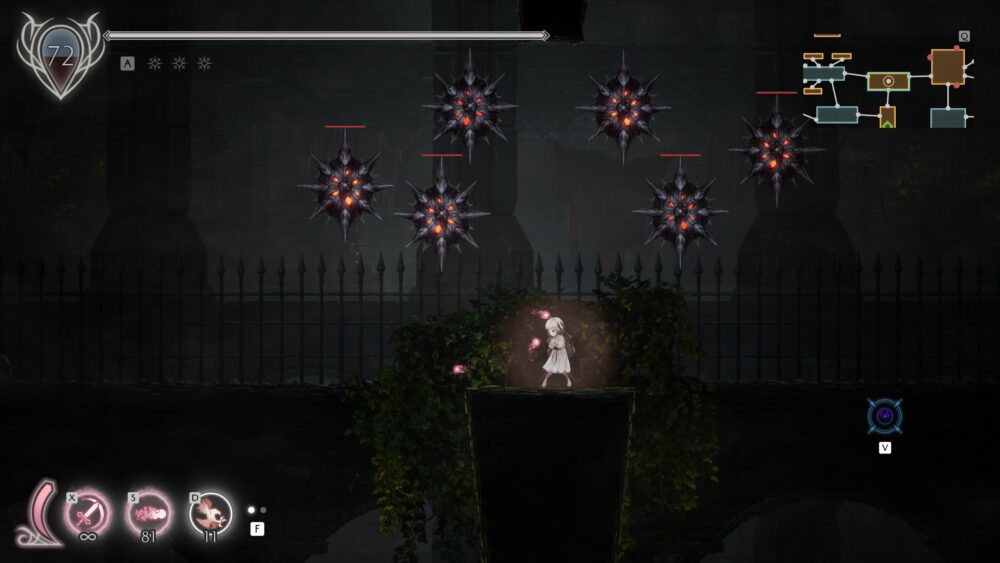
Task: Activate the sword spirit skill icon
Action: coord(87,514)
